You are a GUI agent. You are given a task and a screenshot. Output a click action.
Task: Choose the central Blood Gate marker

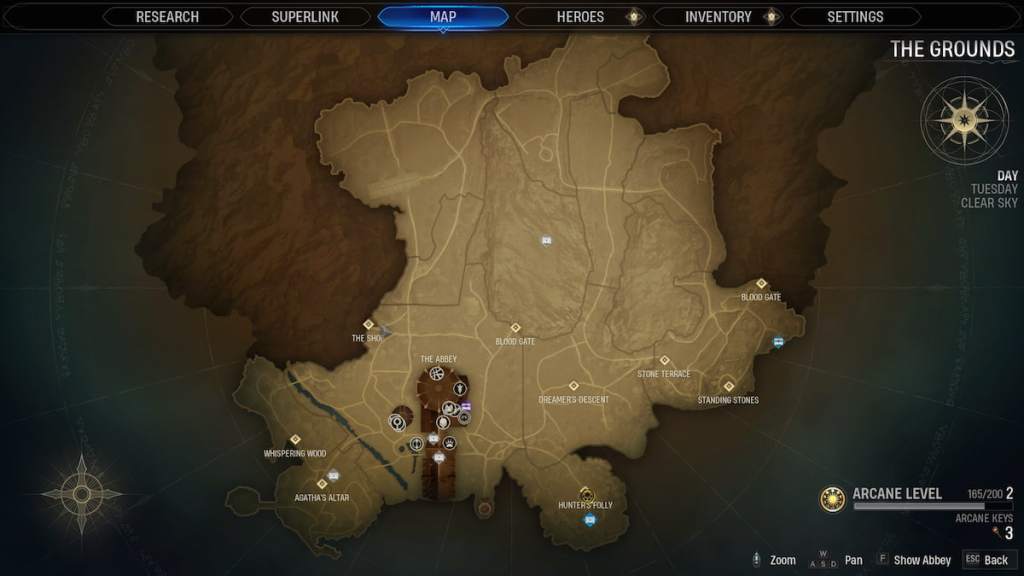pyautogui.click(x=516, y=328)
